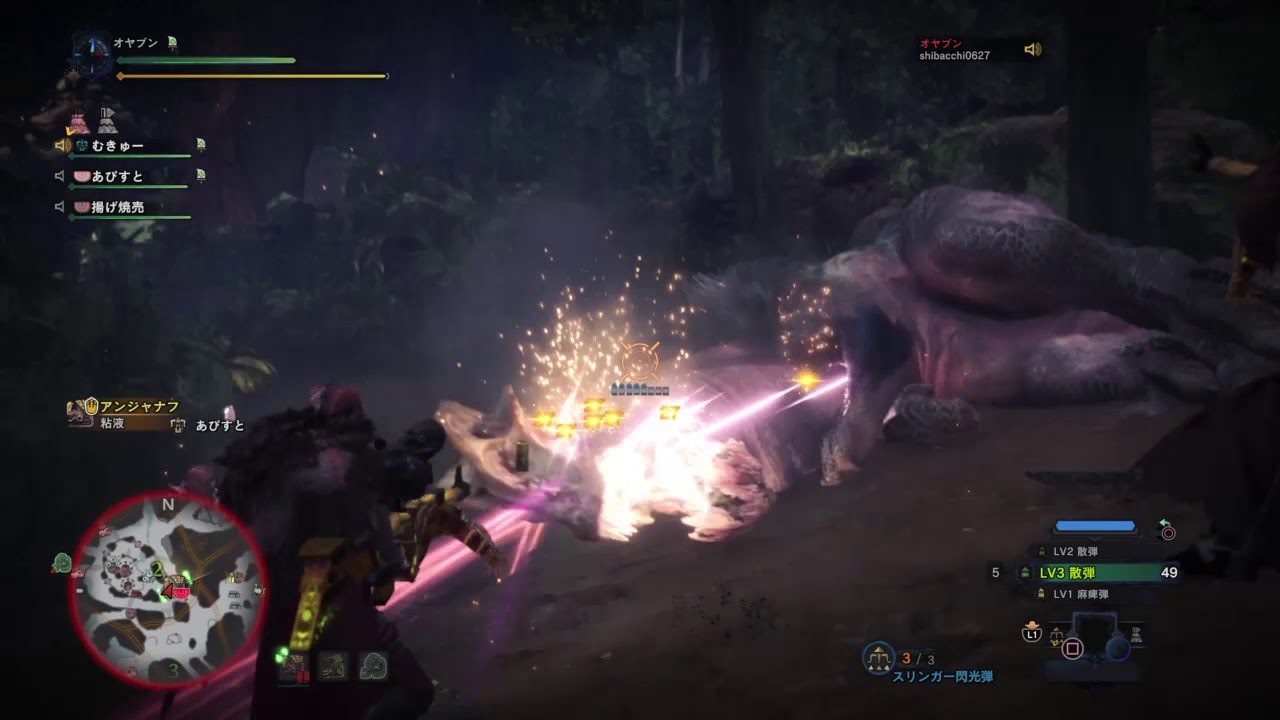Select the first monster tracker icon
This screenshot has width=1280, height=720.
pyautogui.click(x=293, y=667)
